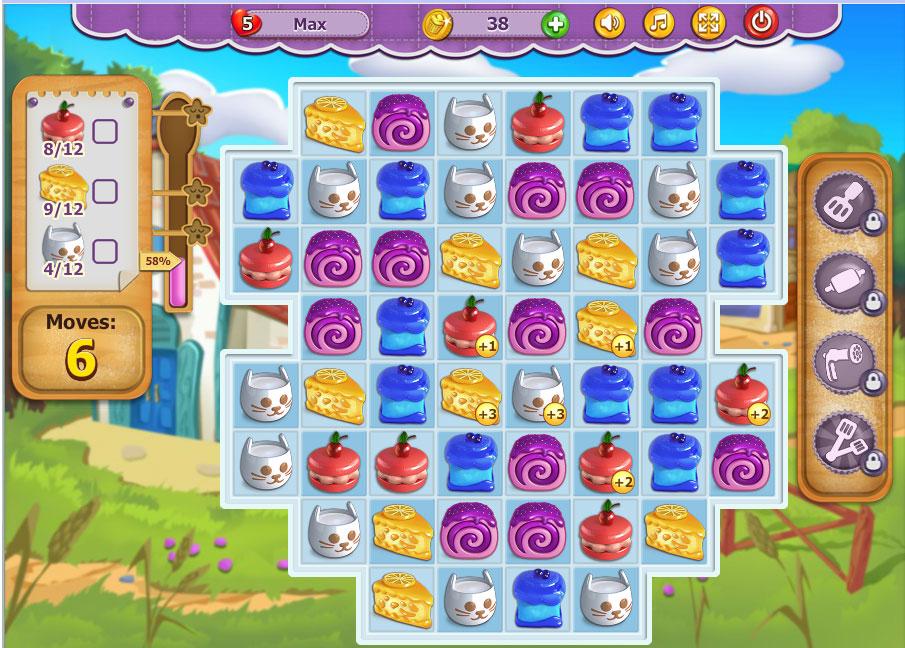Click the red heart lives icon
Image resolution: width=905 pixels, height=648 pixels.
(245, 23)
